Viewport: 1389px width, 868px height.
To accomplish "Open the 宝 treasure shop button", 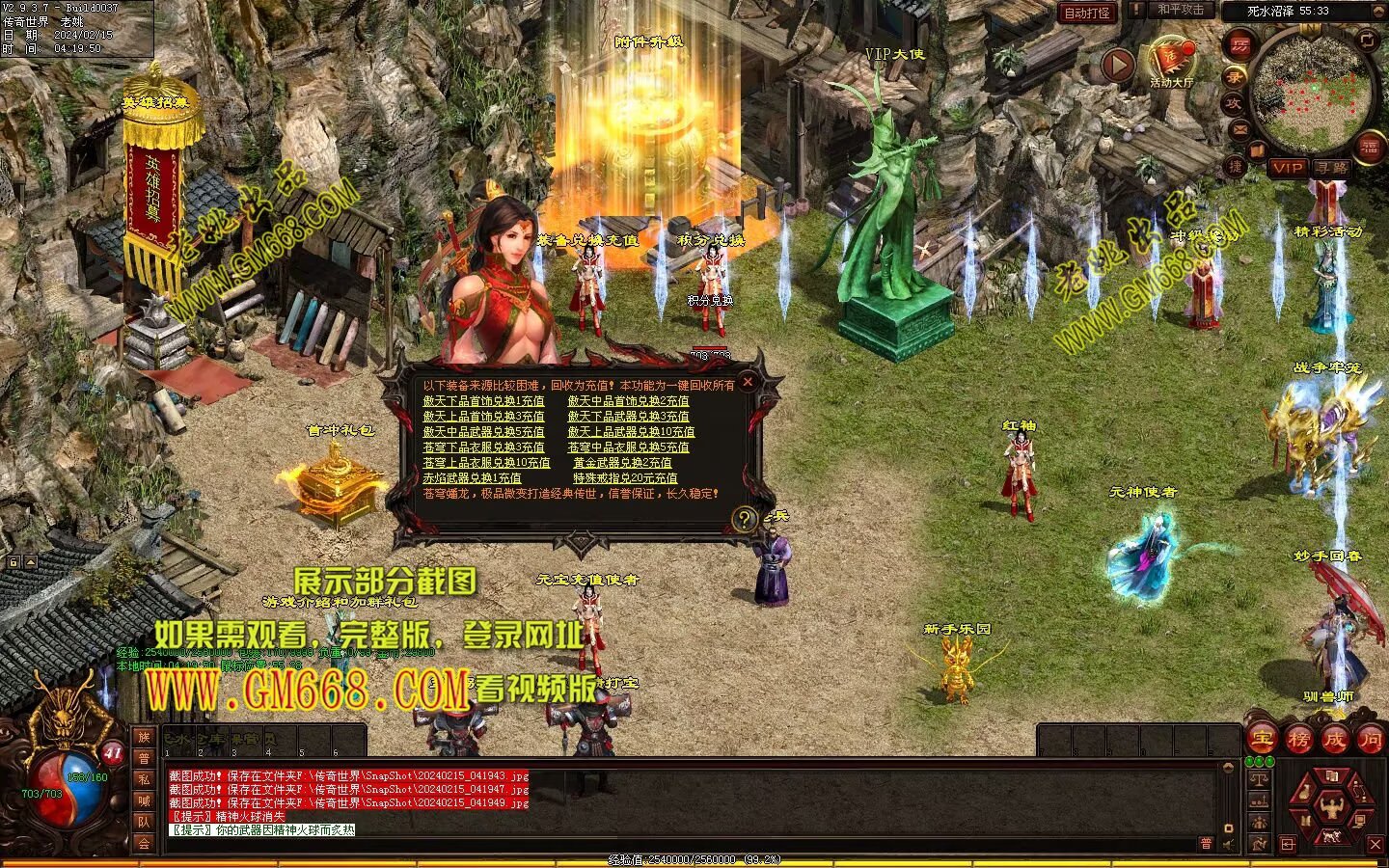I will click(1262, 740).
